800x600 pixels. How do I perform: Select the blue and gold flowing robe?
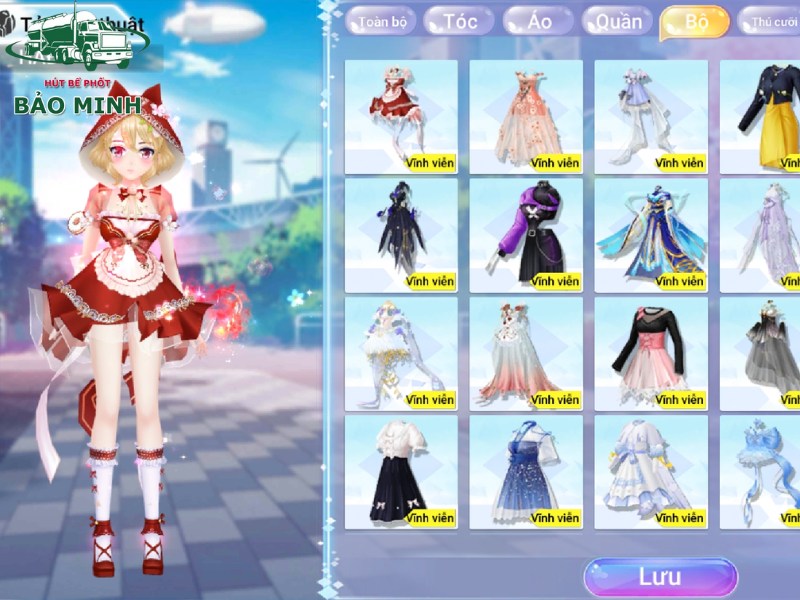[651, 234]
